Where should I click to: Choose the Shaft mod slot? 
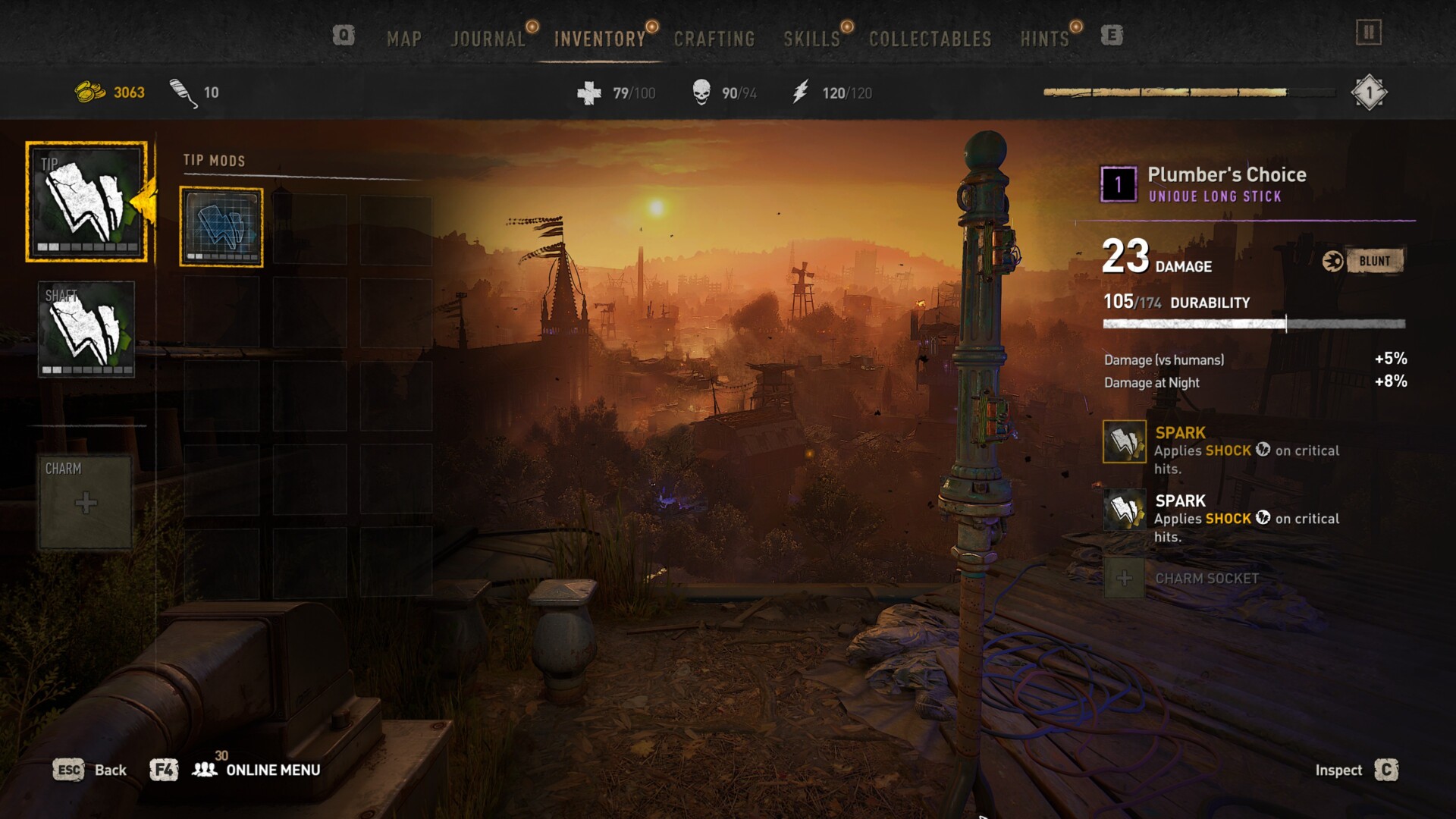coord(86,328)
